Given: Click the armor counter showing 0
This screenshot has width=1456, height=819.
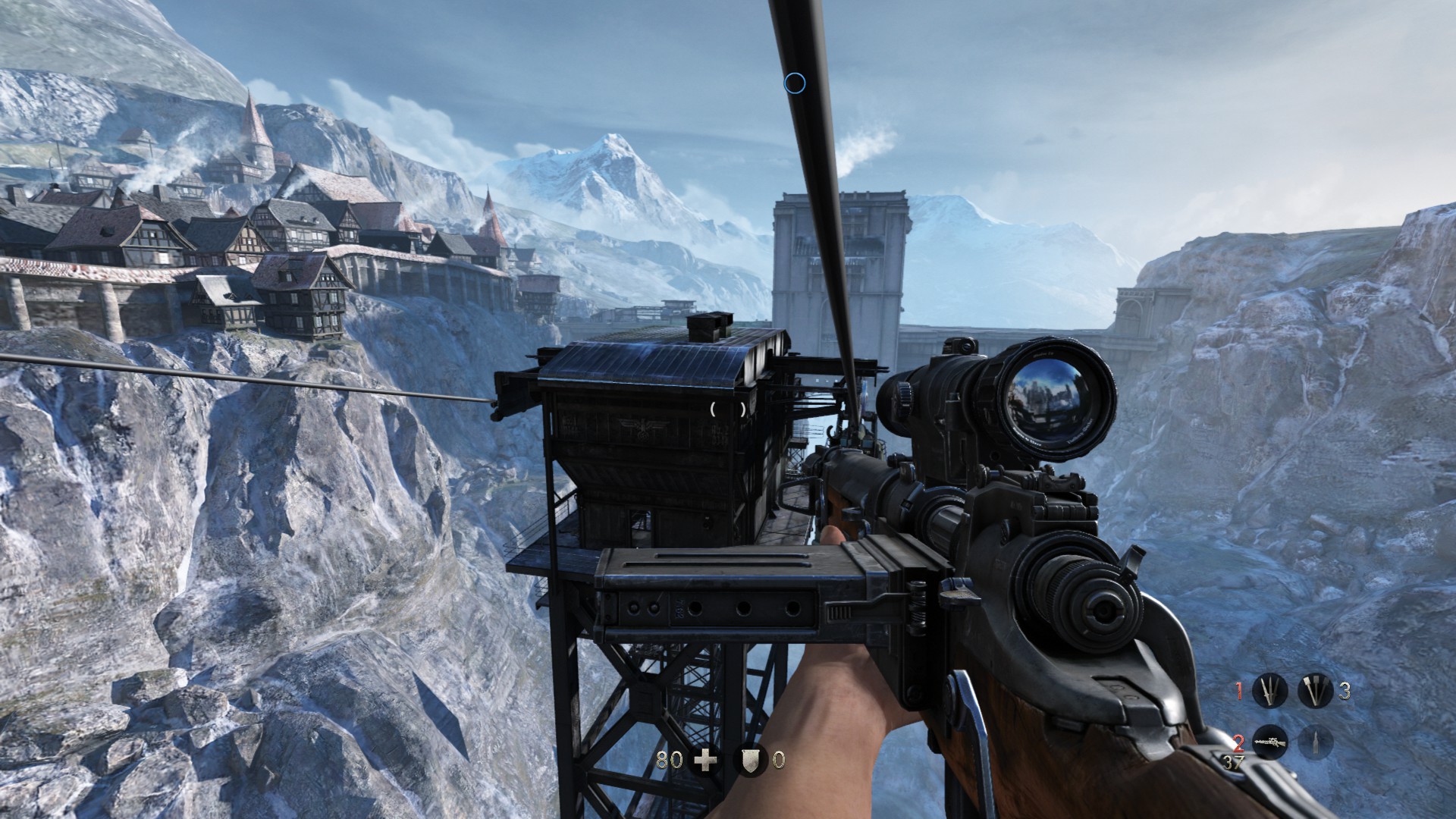Looking at the screenshot, I should (779, 760).
